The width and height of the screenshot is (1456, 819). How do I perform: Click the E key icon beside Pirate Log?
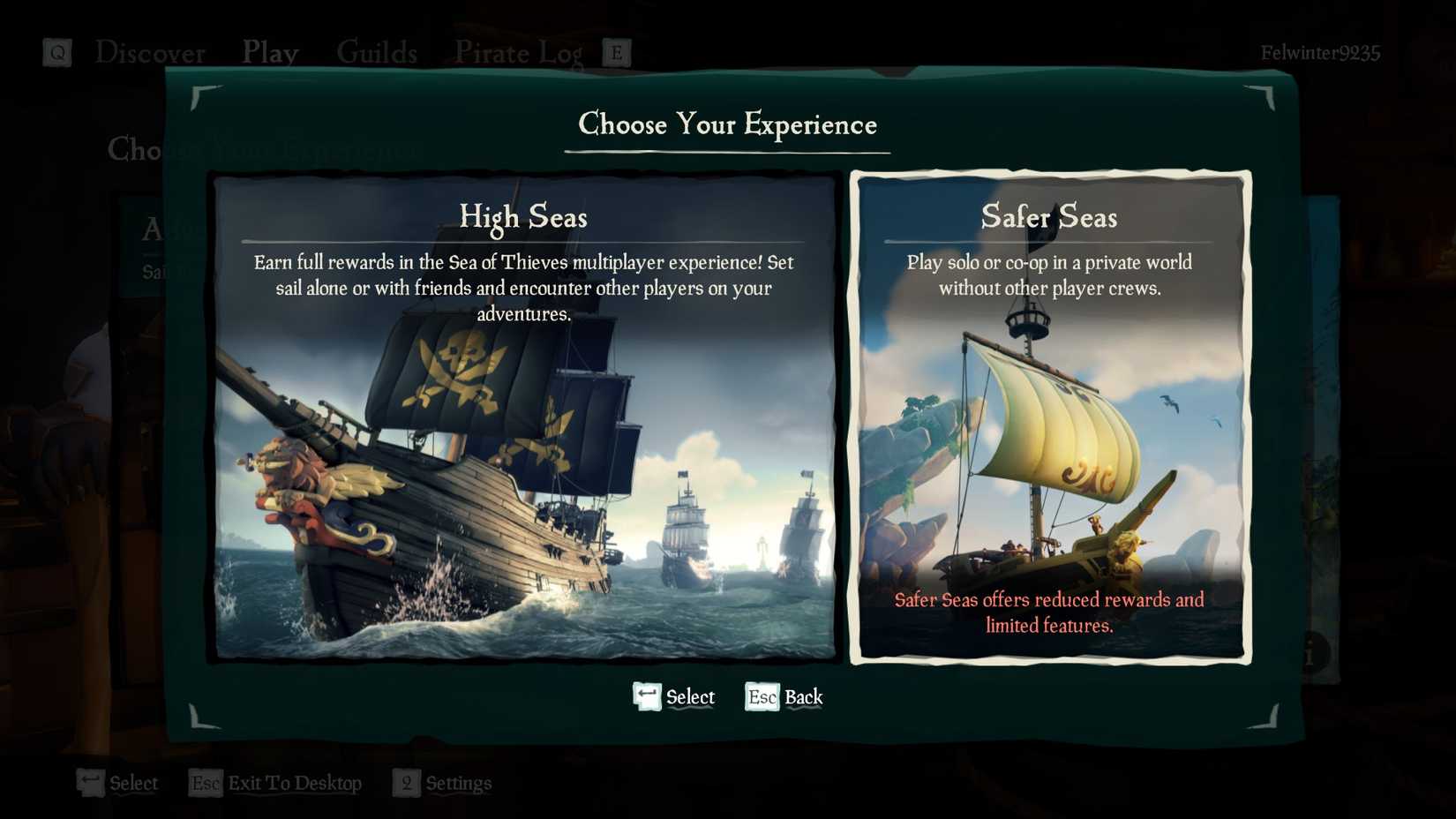(x=618, y=53)
